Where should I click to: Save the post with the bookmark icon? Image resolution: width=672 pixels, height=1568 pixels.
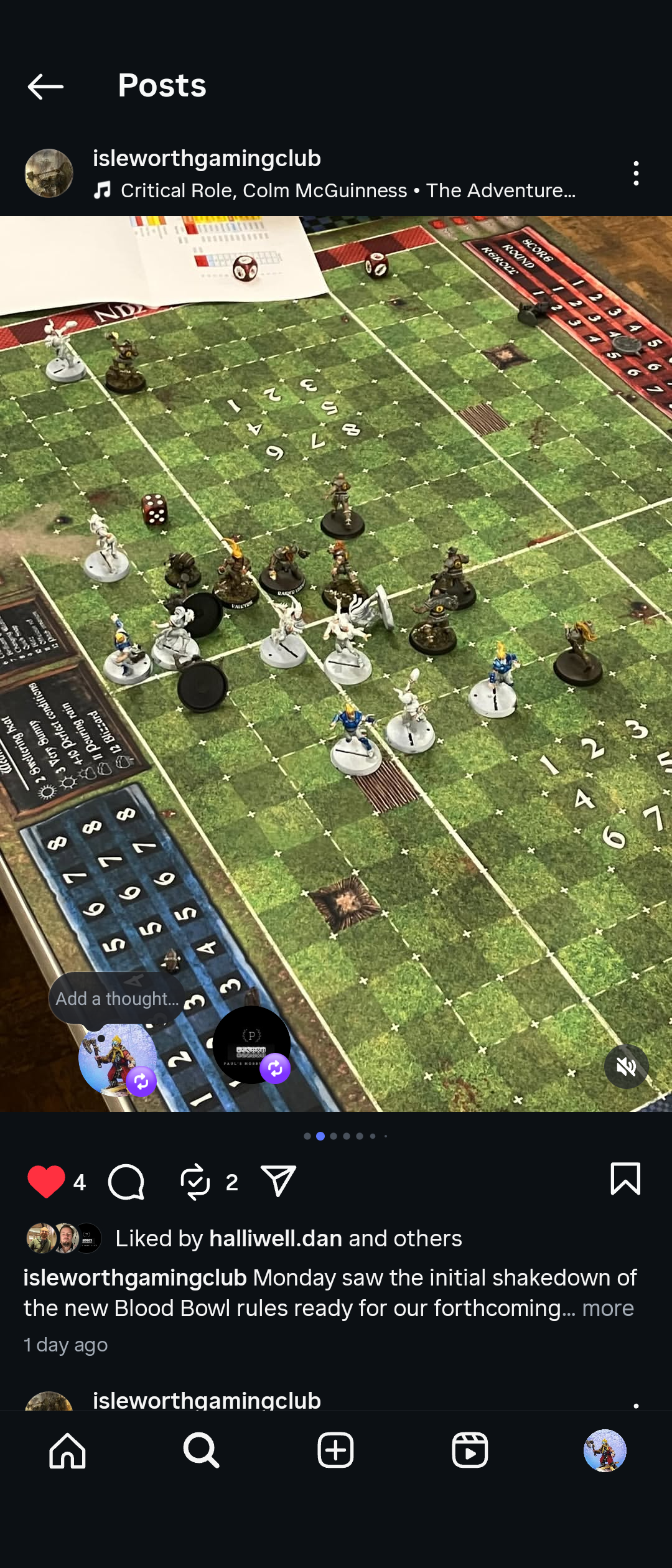(625, 1178)
